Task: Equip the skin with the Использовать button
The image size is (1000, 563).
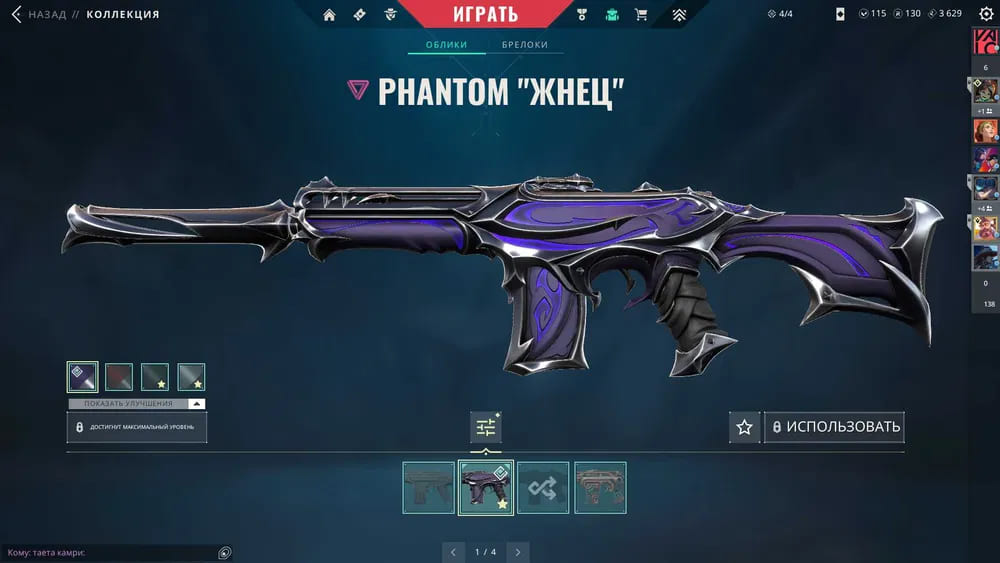Action: coord(834,427)
